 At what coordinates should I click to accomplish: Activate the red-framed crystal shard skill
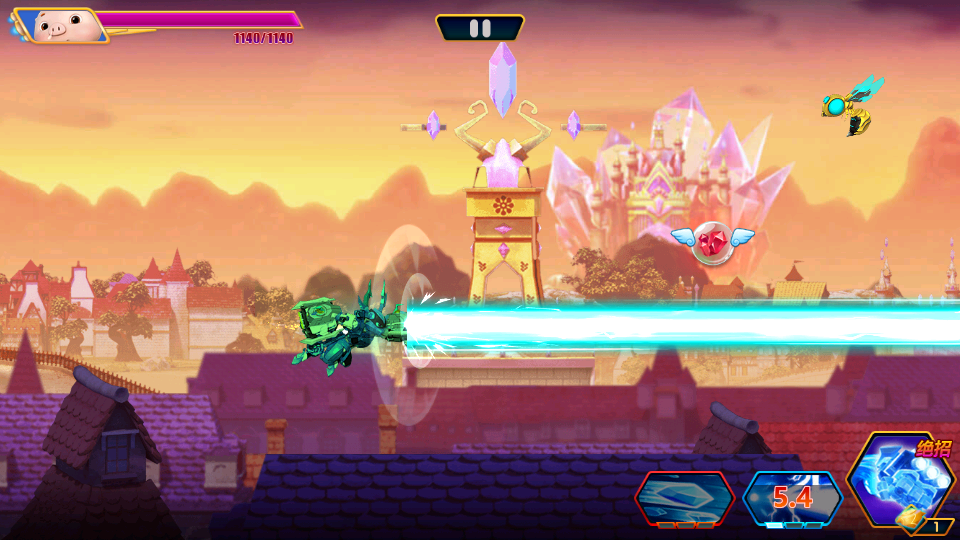685,497
